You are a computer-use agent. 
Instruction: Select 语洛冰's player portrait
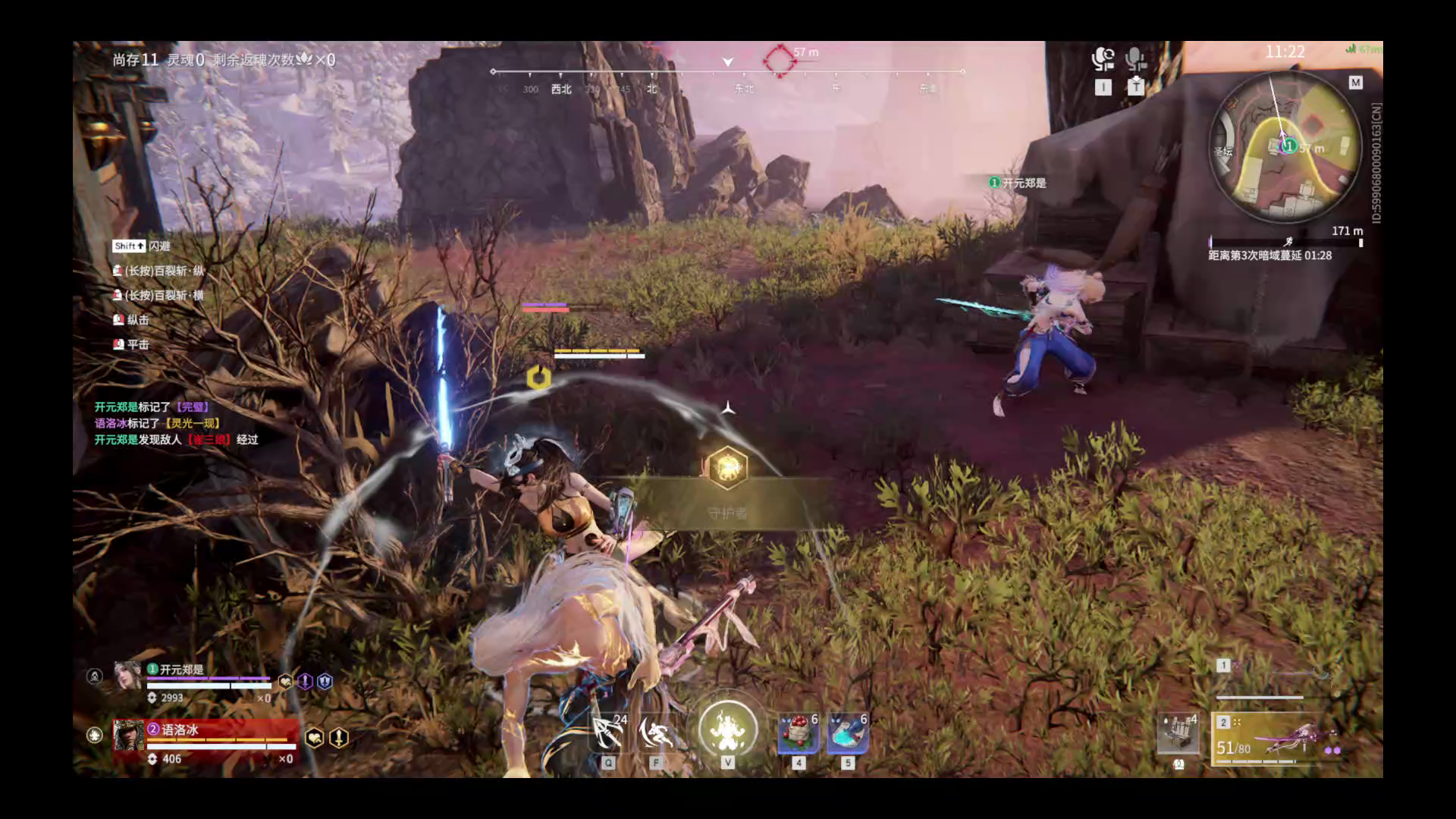[128, 735]
